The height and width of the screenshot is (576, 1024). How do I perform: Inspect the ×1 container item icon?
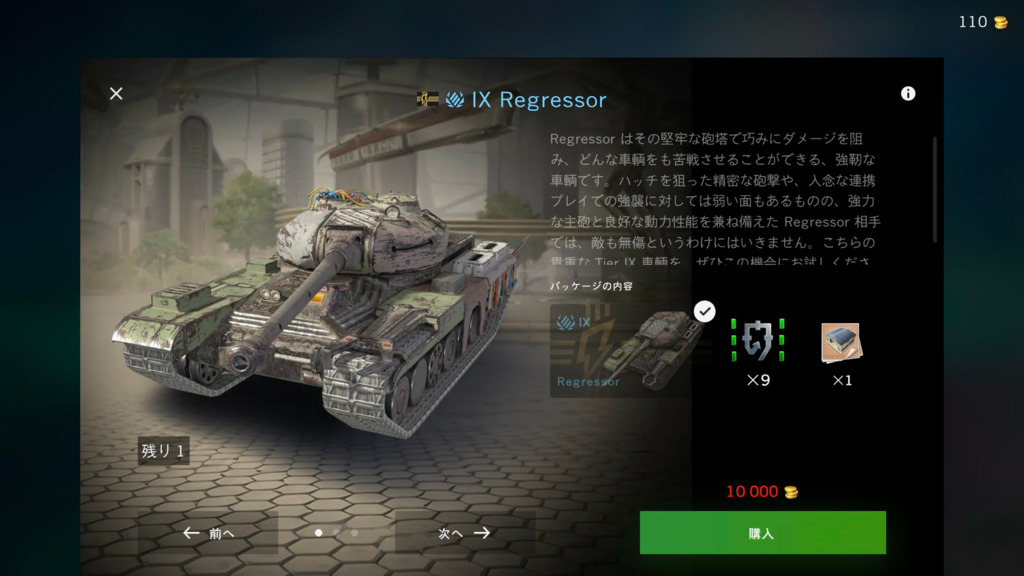[841, 342]
